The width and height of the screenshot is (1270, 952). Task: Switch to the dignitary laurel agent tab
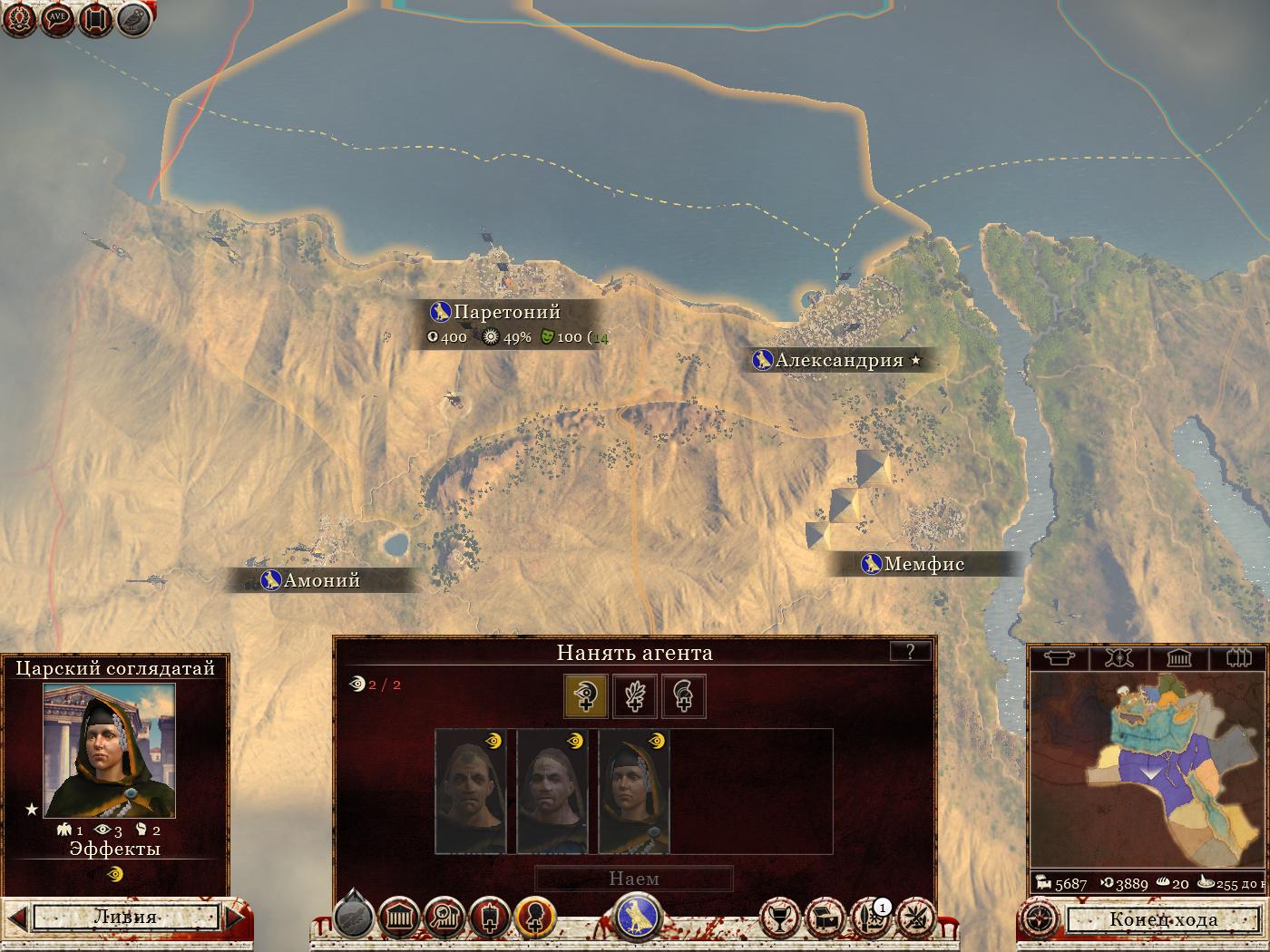point(634,696)
